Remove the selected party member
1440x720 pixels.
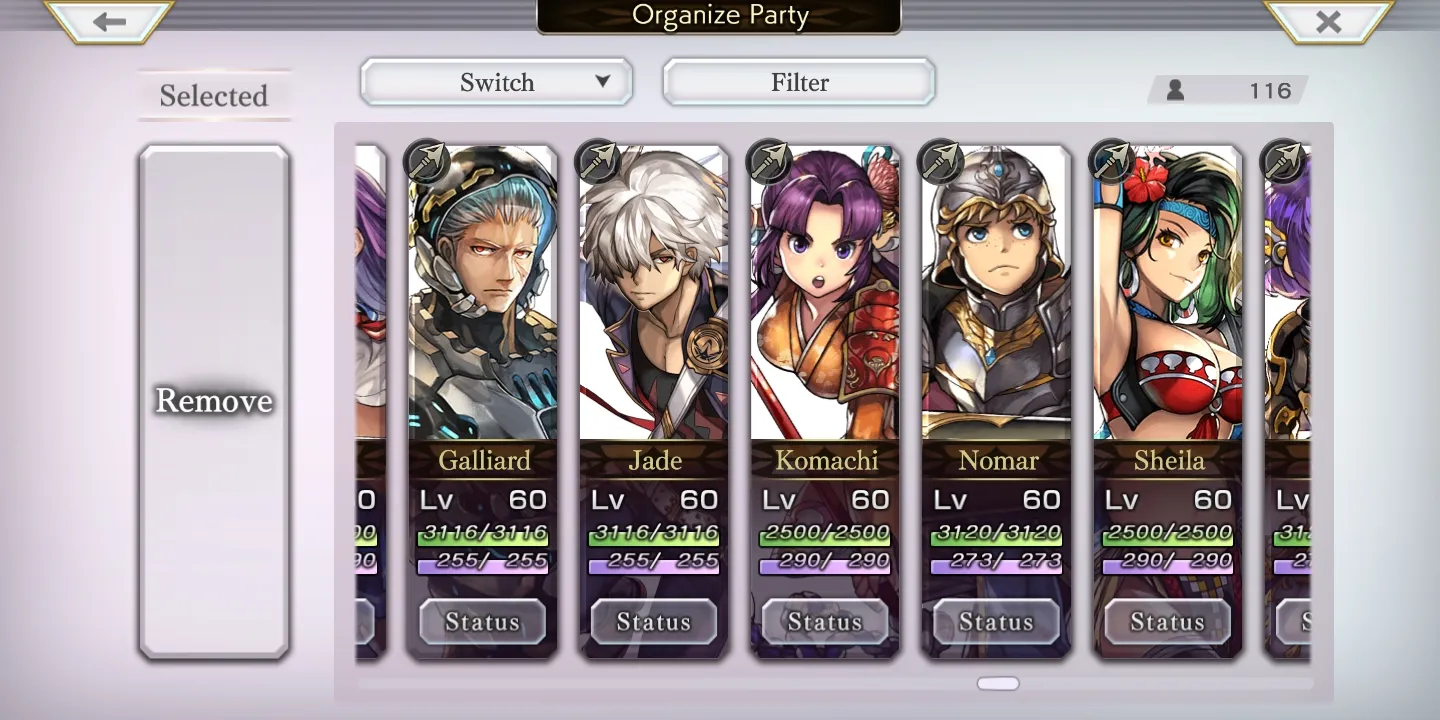[214, 401]
